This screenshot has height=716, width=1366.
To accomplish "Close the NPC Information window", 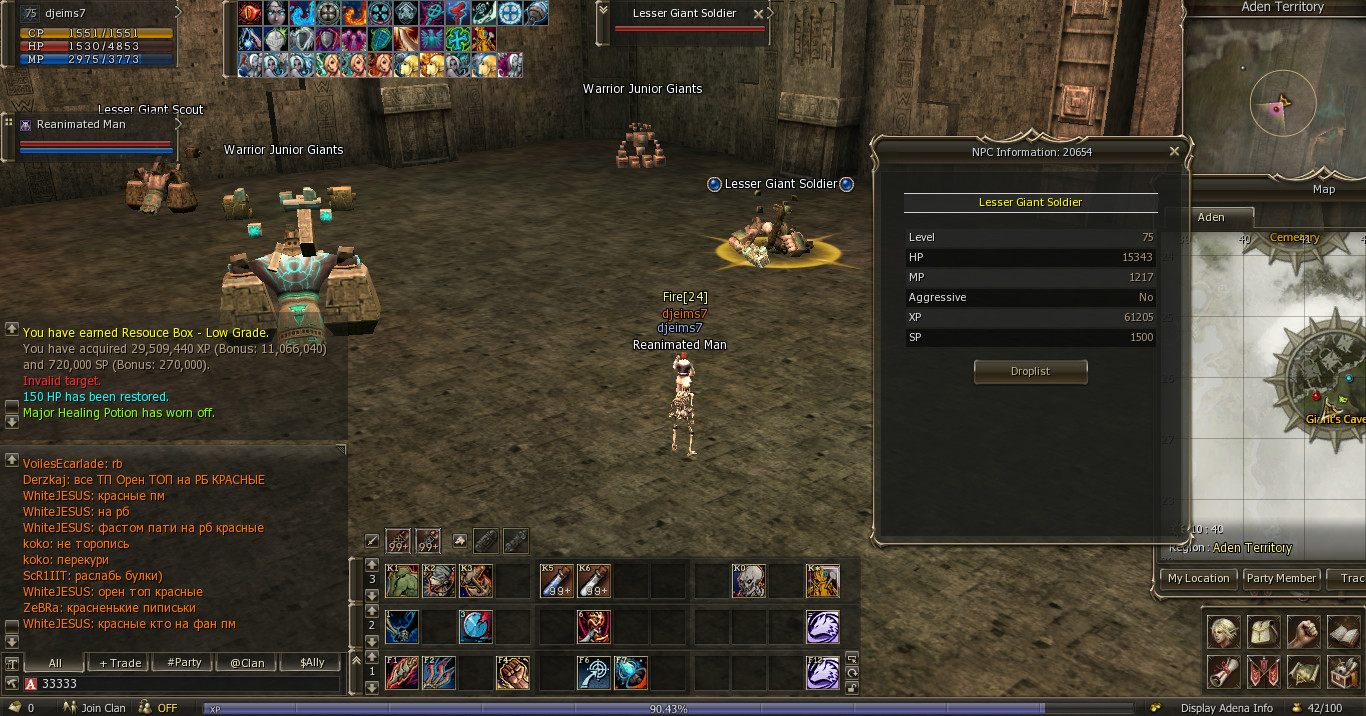I will (1174, 152).
